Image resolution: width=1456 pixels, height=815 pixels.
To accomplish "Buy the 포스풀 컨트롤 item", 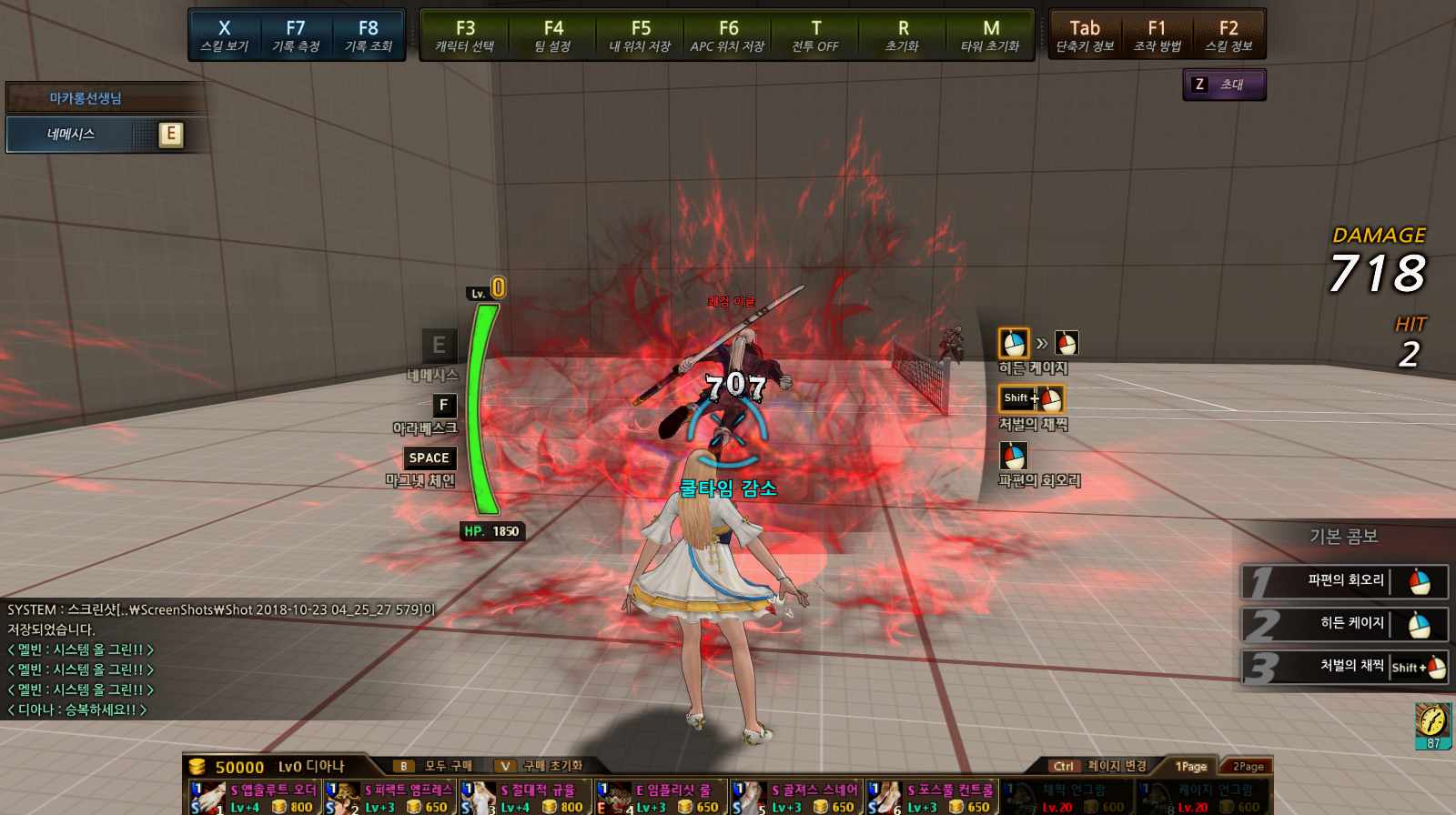I will click(x=932, y=797).
